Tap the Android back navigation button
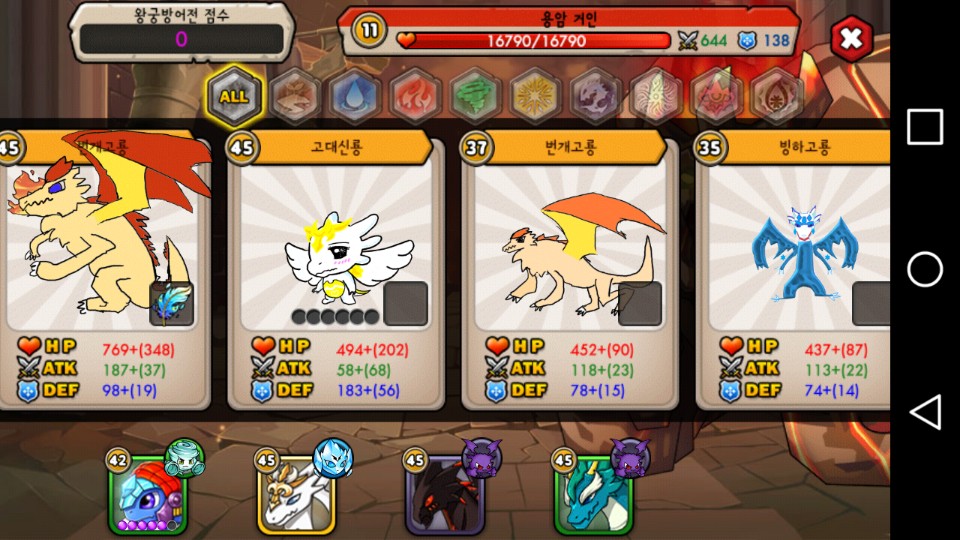Viewport: 960px width, 540px height. pos(925,412)
